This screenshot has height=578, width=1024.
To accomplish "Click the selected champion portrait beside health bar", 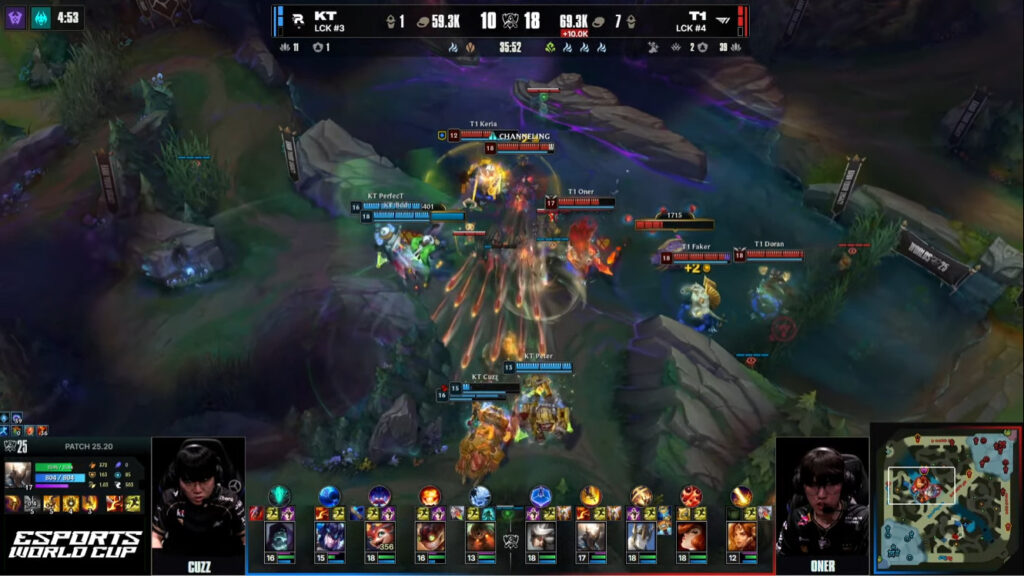I will [19, 475].
